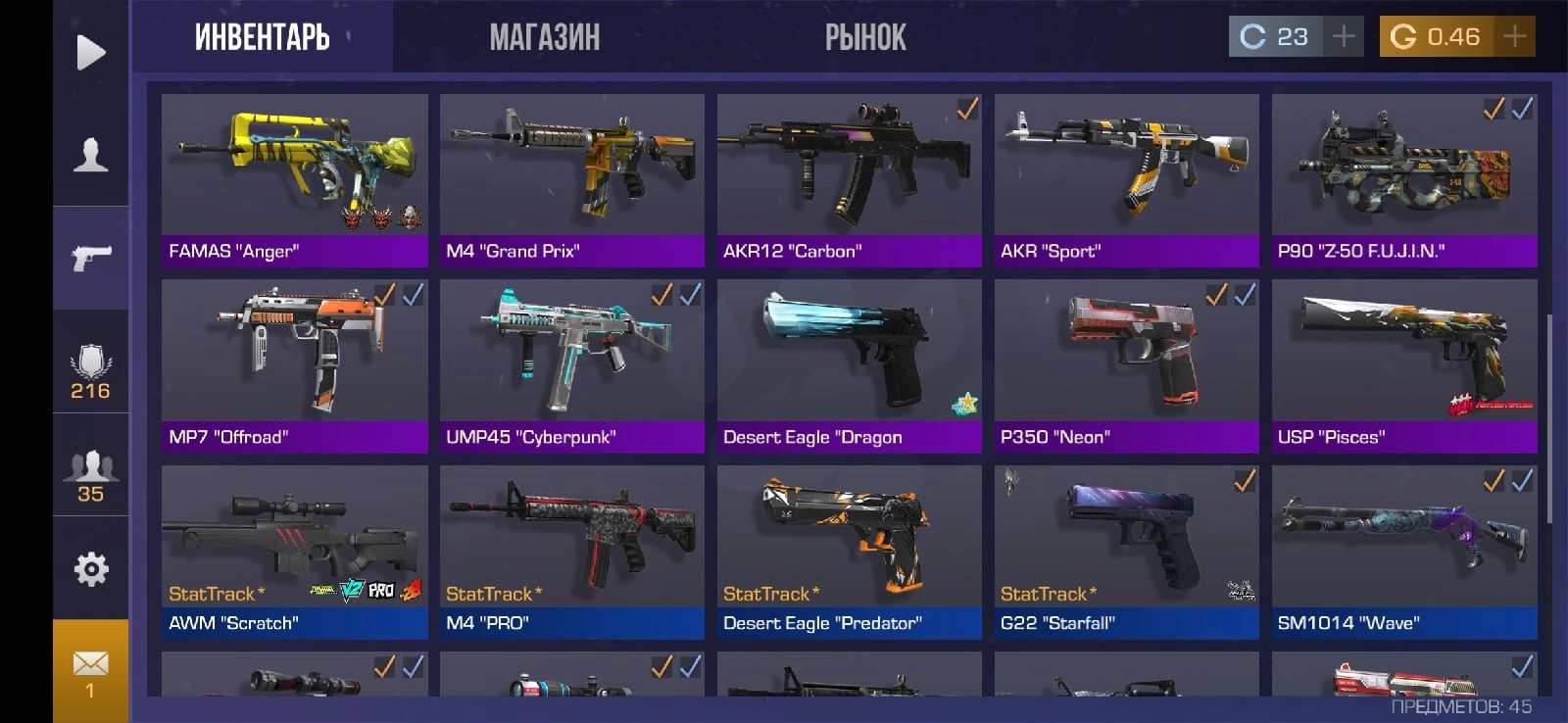
Task: Select the AKR12 "Carbon" item
Action: [x=849, y=180]
